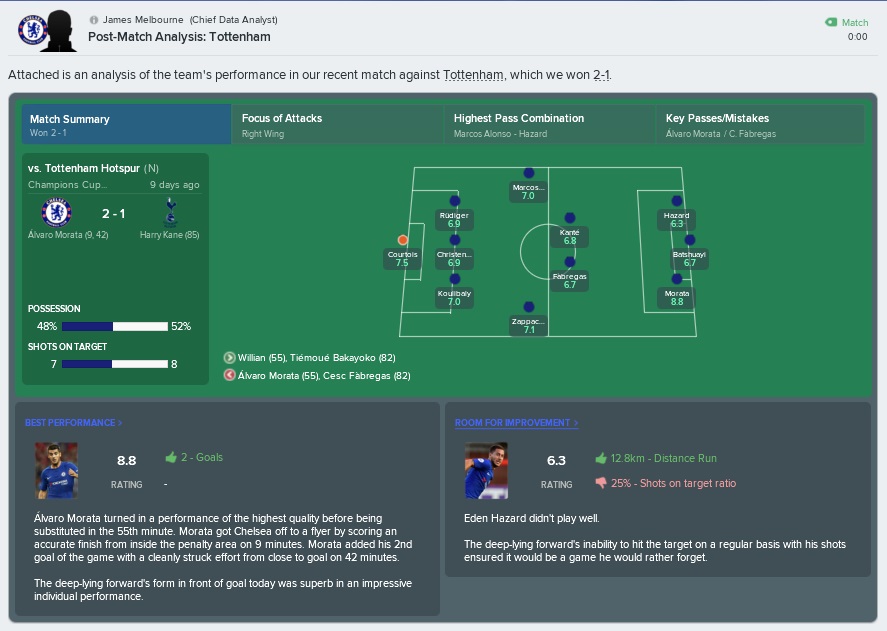Click Batshuayi's player marker

689,240
